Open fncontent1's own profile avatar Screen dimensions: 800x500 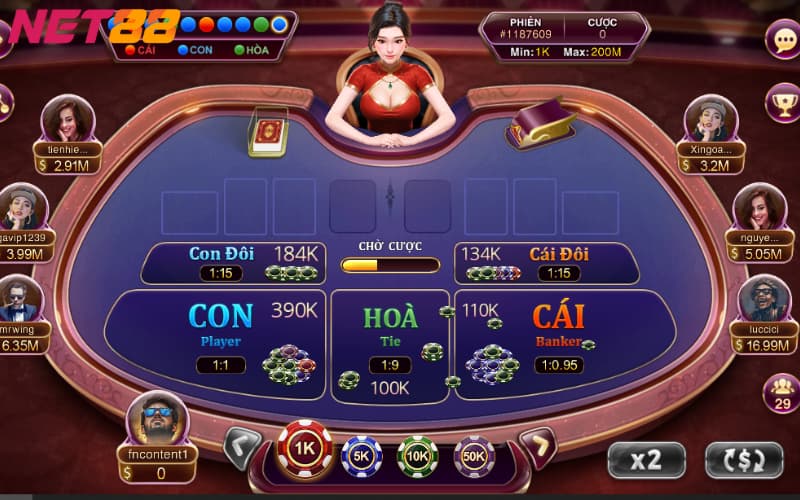(157, 418)
